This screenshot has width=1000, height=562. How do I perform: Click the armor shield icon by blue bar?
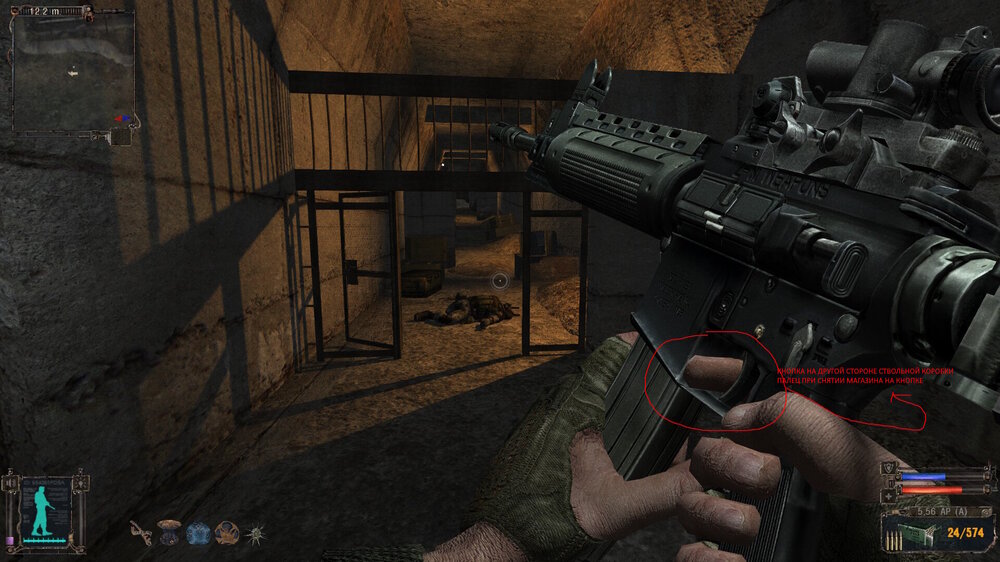[x=889, y=469]
